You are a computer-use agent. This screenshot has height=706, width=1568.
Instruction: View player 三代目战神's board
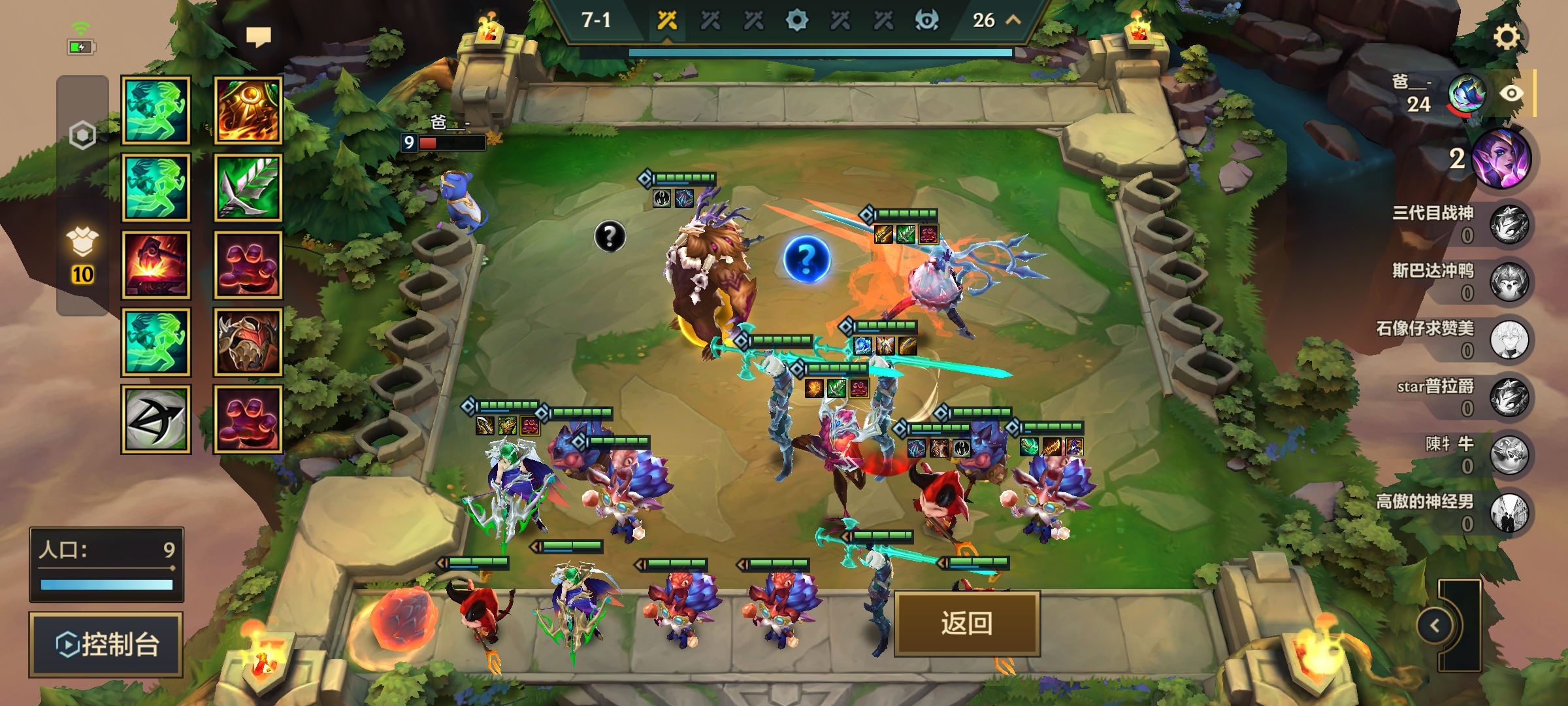(x=1509, y=224)
